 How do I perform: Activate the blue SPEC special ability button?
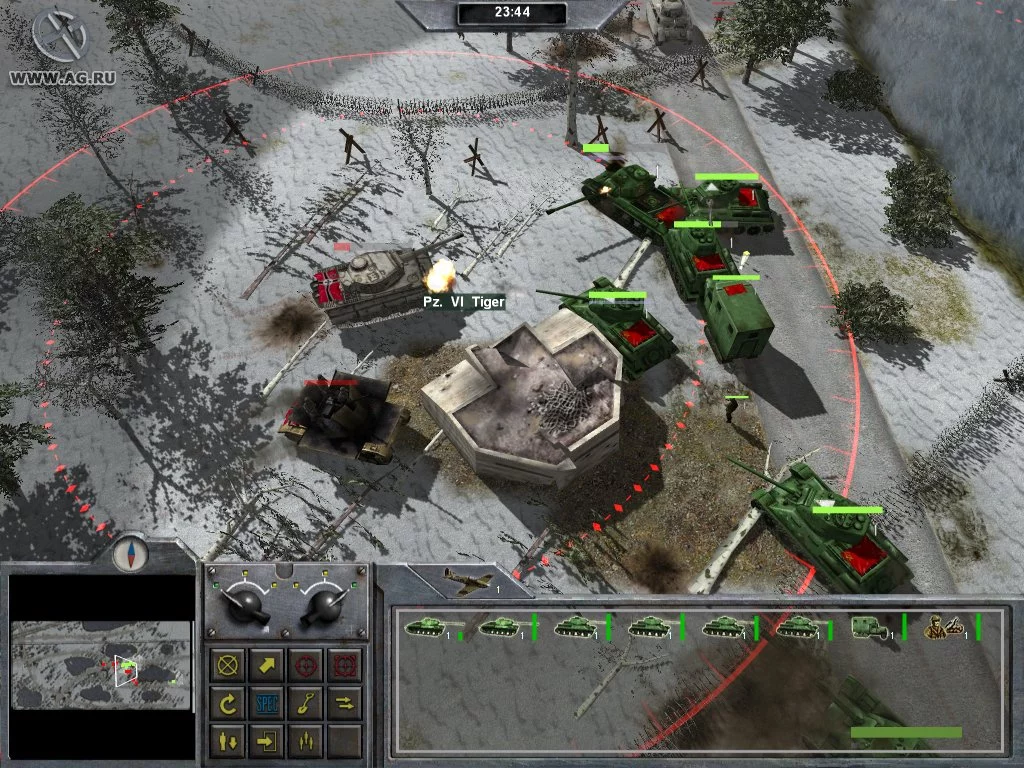click(267, 704)
